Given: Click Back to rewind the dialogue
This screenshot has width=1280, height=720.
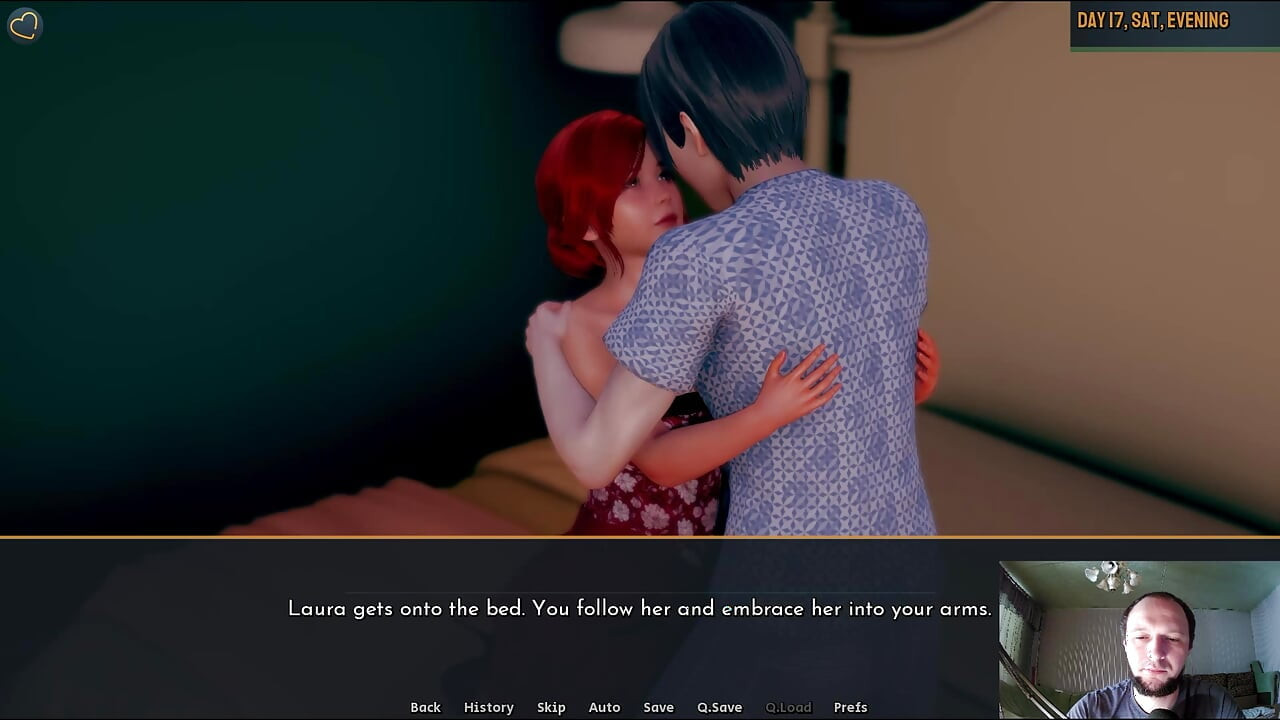Looking at the screenshot, I should pos(425,707).
